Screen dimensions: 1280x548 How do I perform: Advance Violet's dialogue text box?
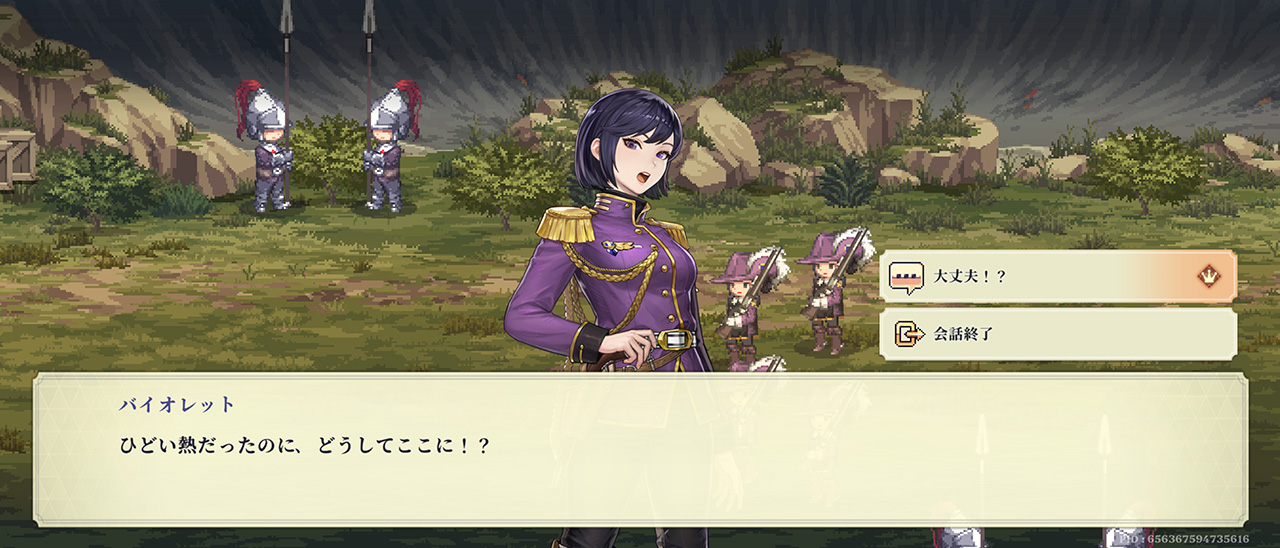[x=640, y=450]
